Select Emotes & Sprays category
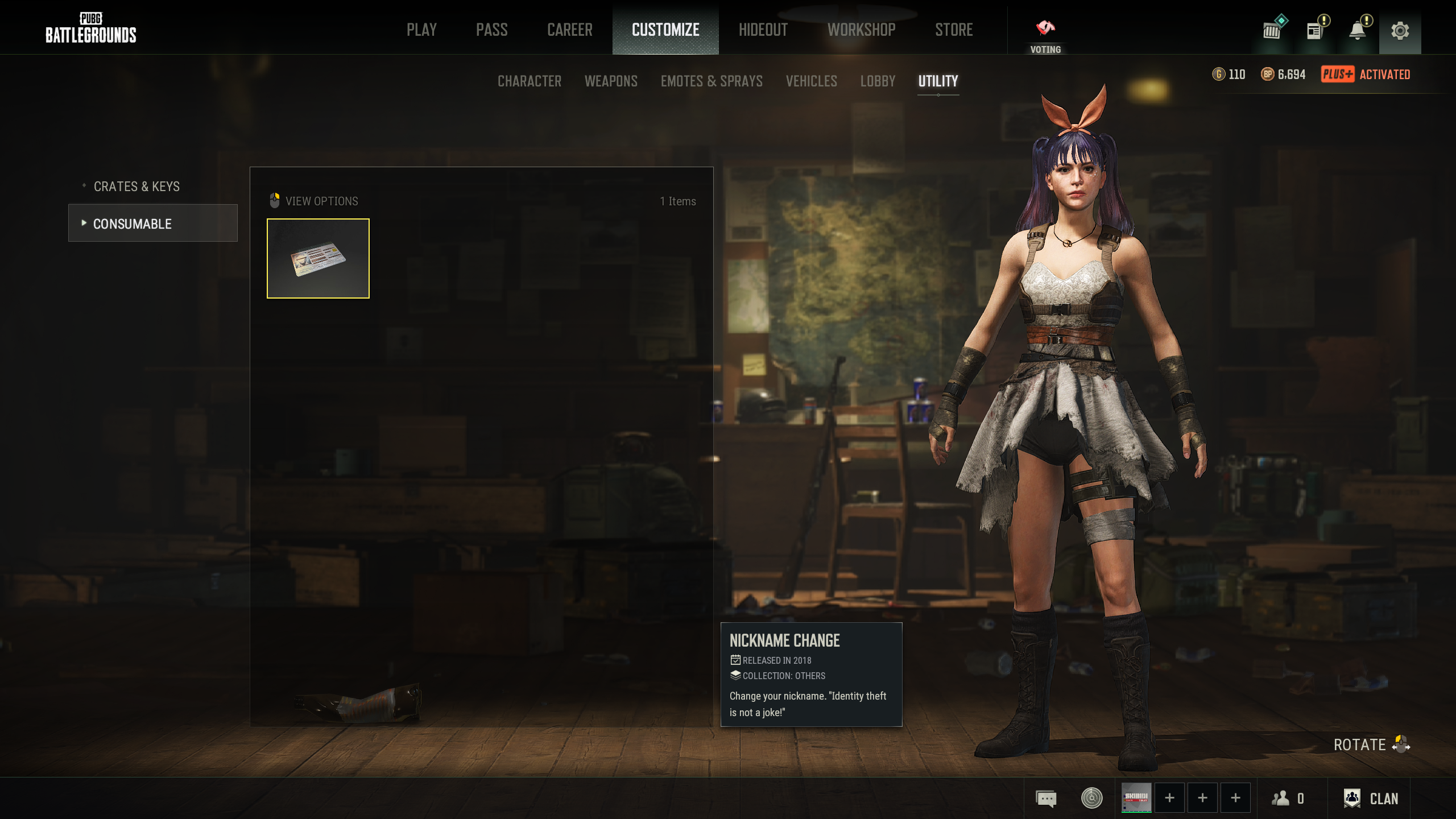 tap(712, 81)
